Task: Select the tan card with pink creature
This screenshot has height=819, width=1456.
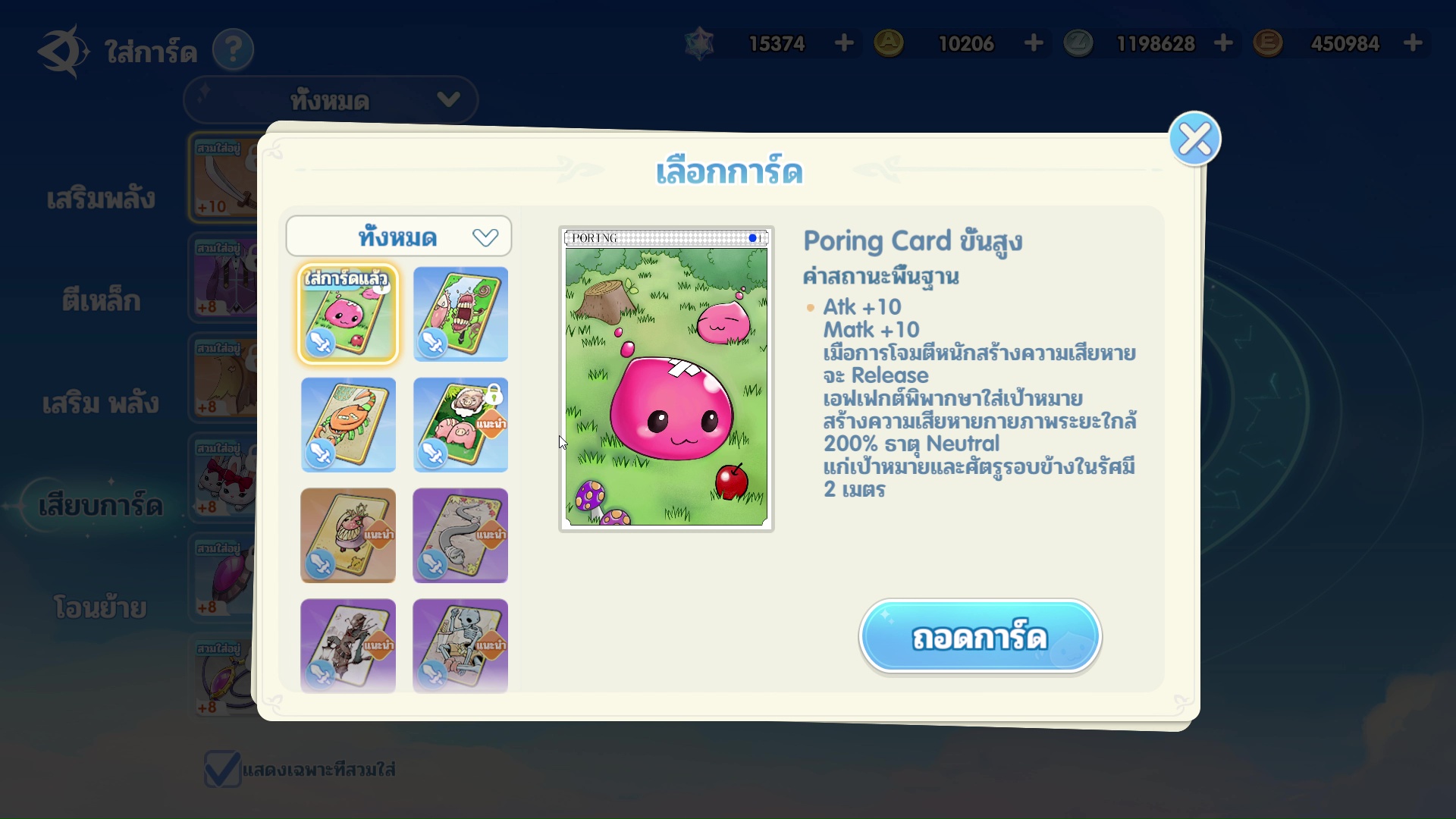Action: click(x=348, y=535)
